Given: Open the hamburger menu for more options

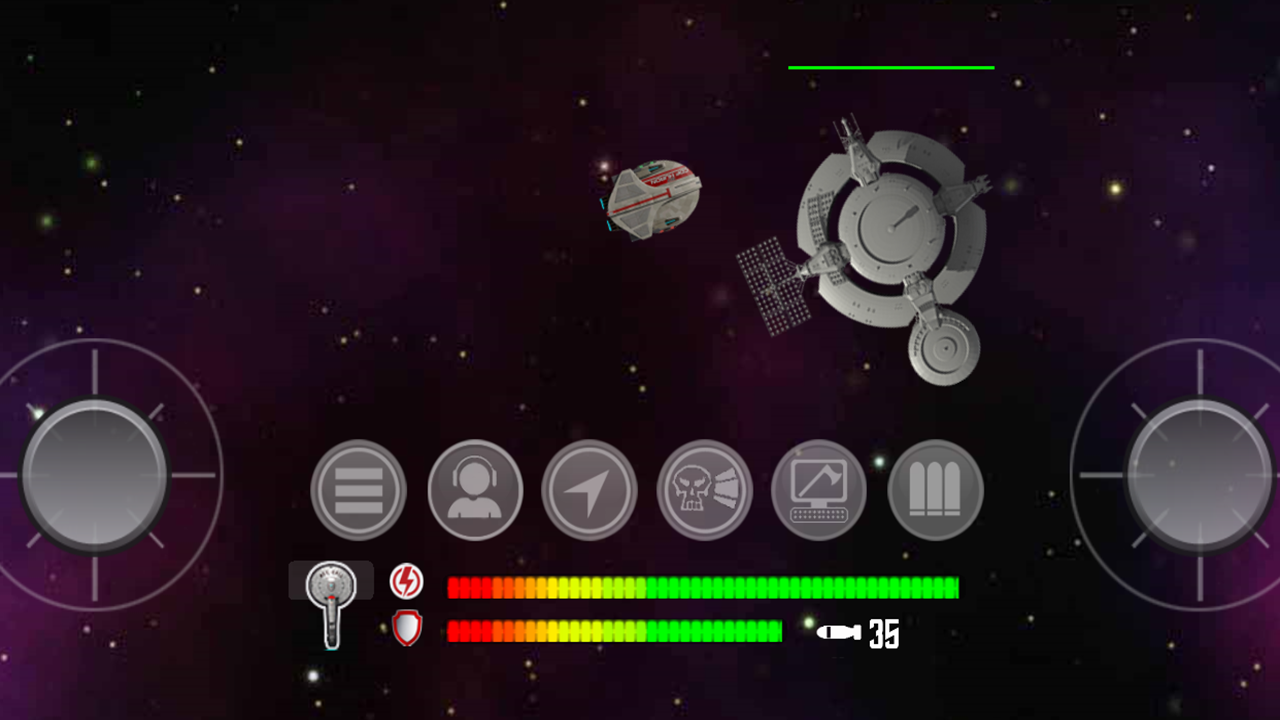Looking at the screenshot, I should tap(358, 490).
